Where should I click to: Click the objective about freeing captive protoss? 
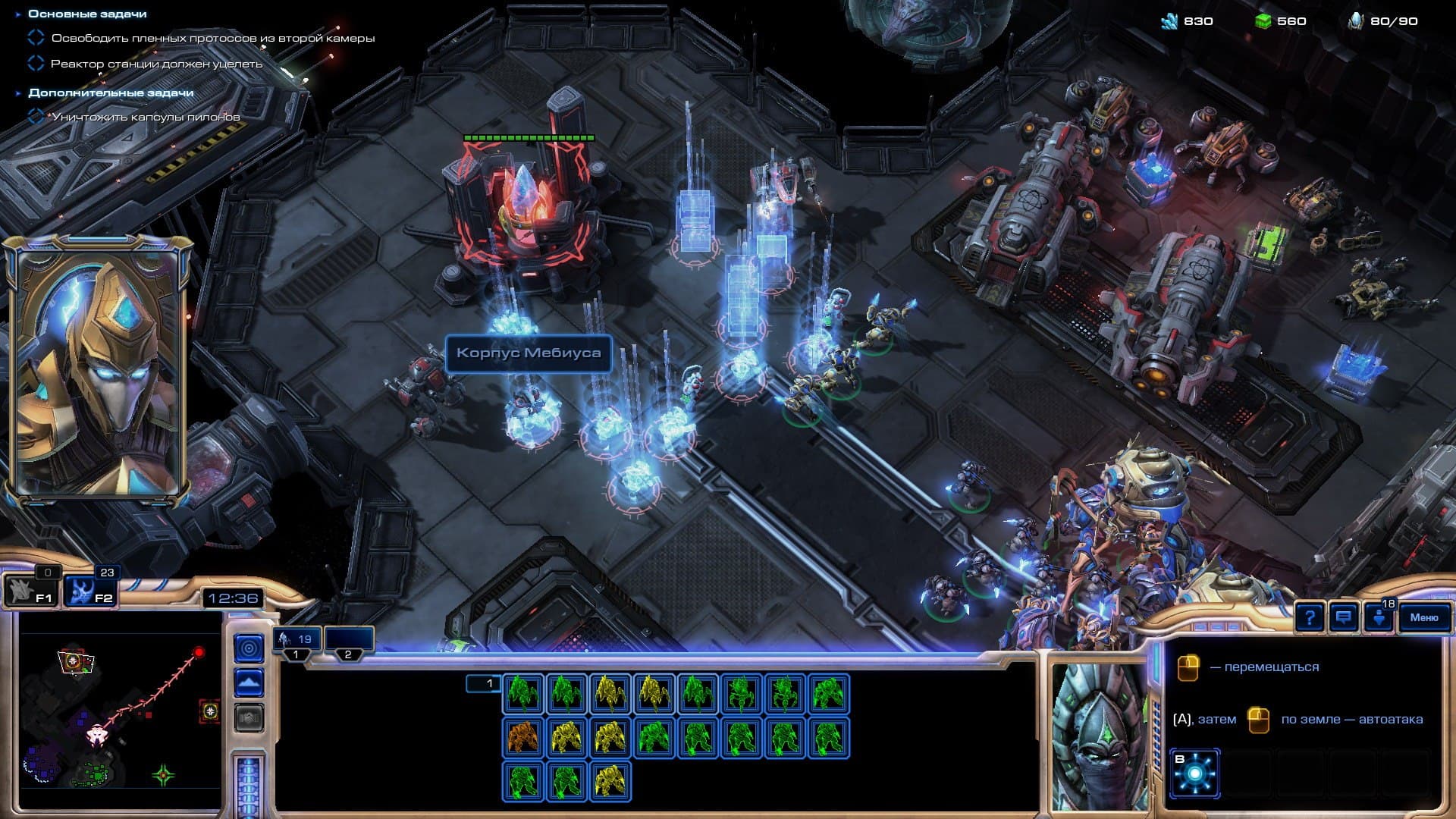[x=212, y=38]
